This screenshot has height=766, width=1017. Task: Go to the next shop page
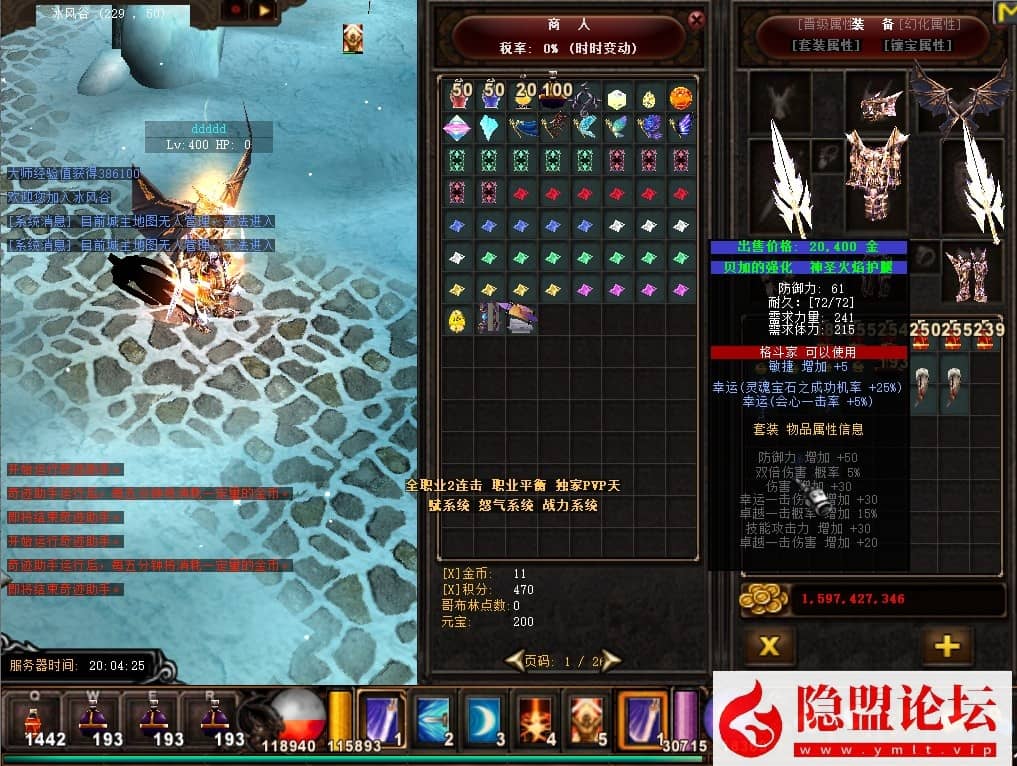[x=610, y=660]
